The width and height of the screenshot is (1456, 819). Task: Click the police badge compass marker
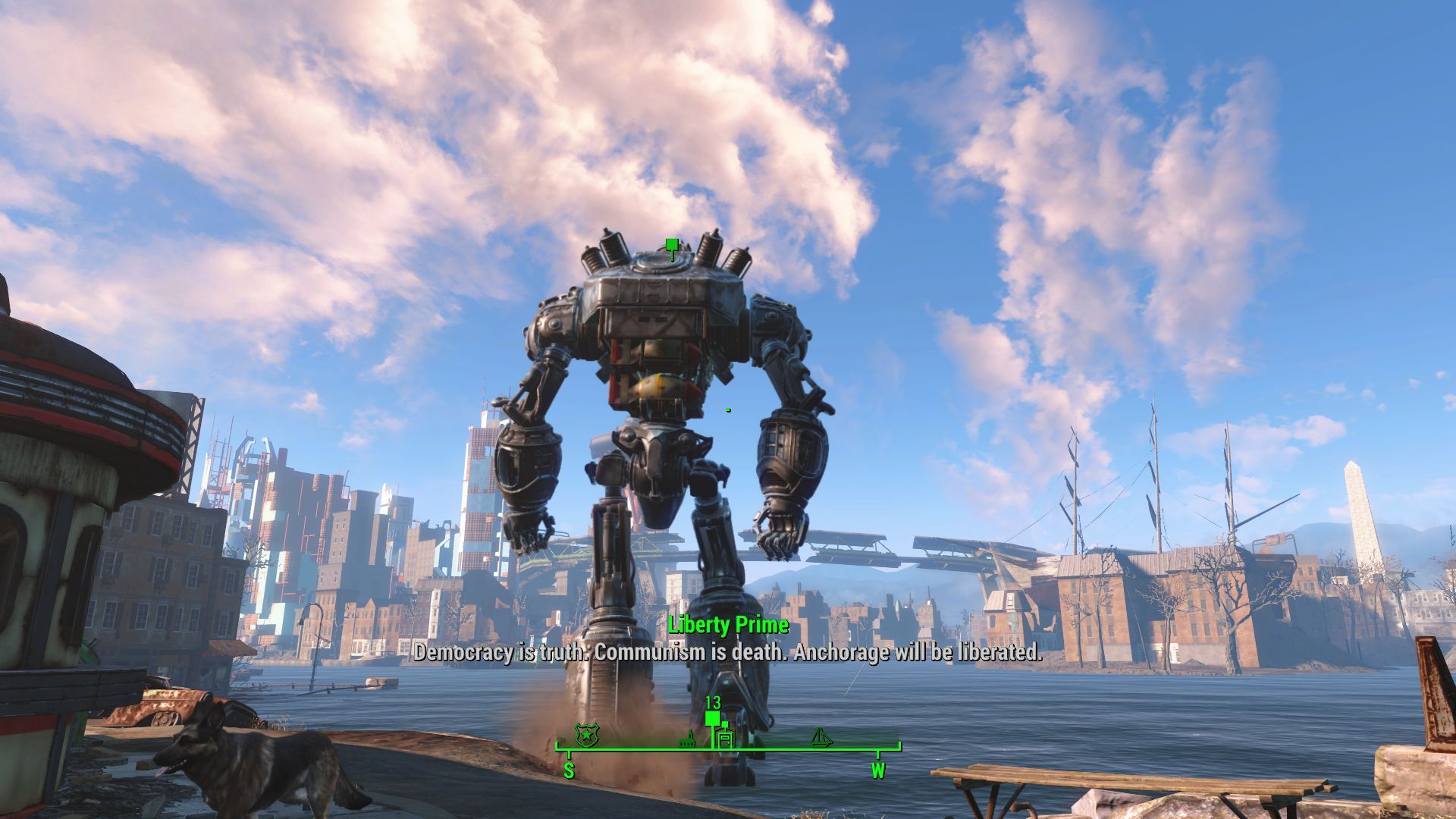(x=585, y=733)
